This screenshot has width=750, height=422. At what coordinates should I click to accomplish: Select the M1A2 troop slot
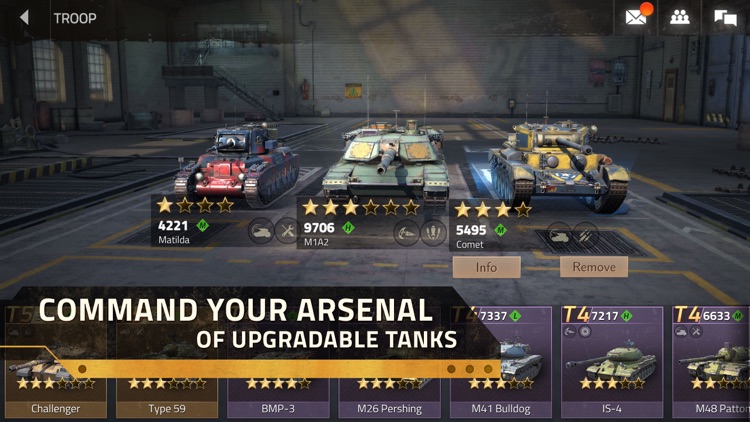point(385,165)
